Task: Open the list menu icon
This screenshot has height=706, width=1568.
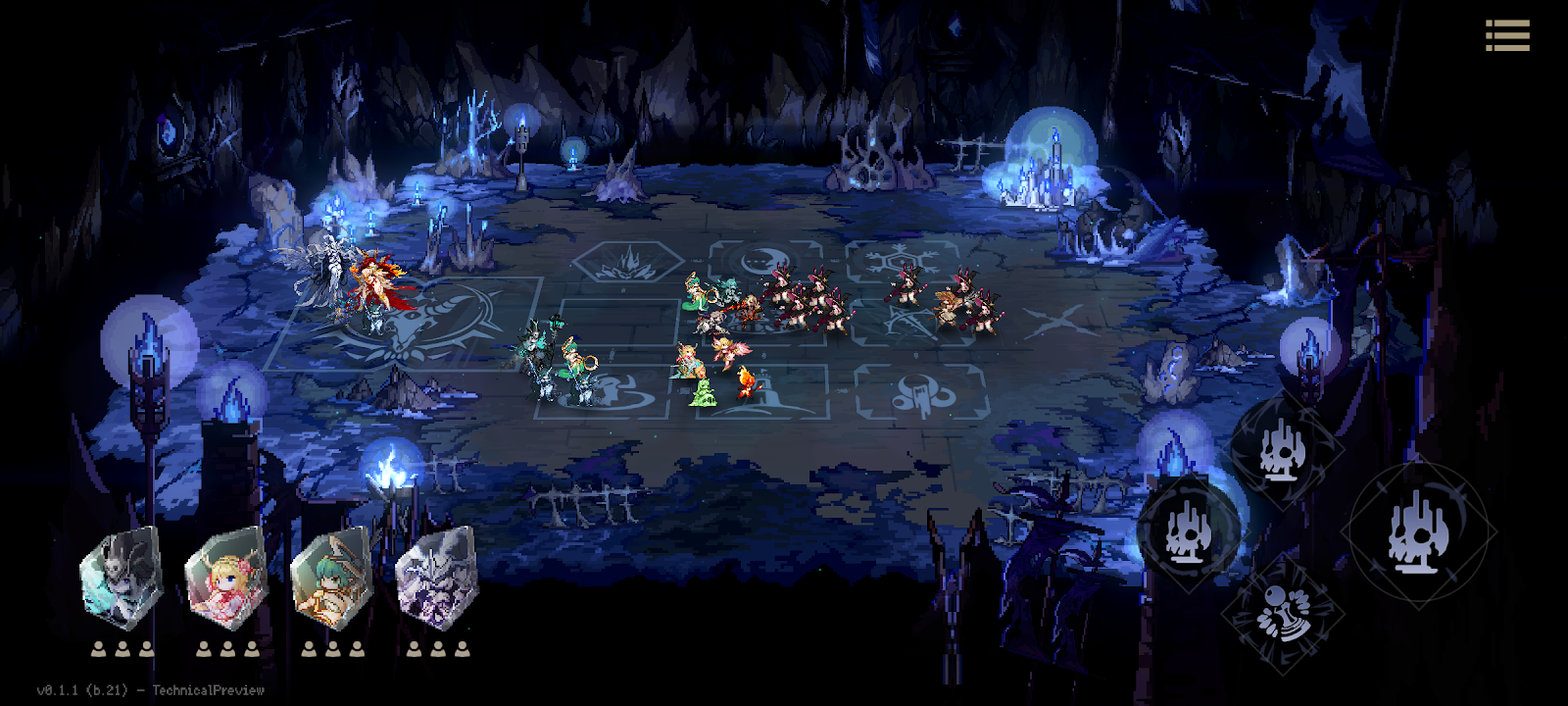Action: pos(1507,35)
